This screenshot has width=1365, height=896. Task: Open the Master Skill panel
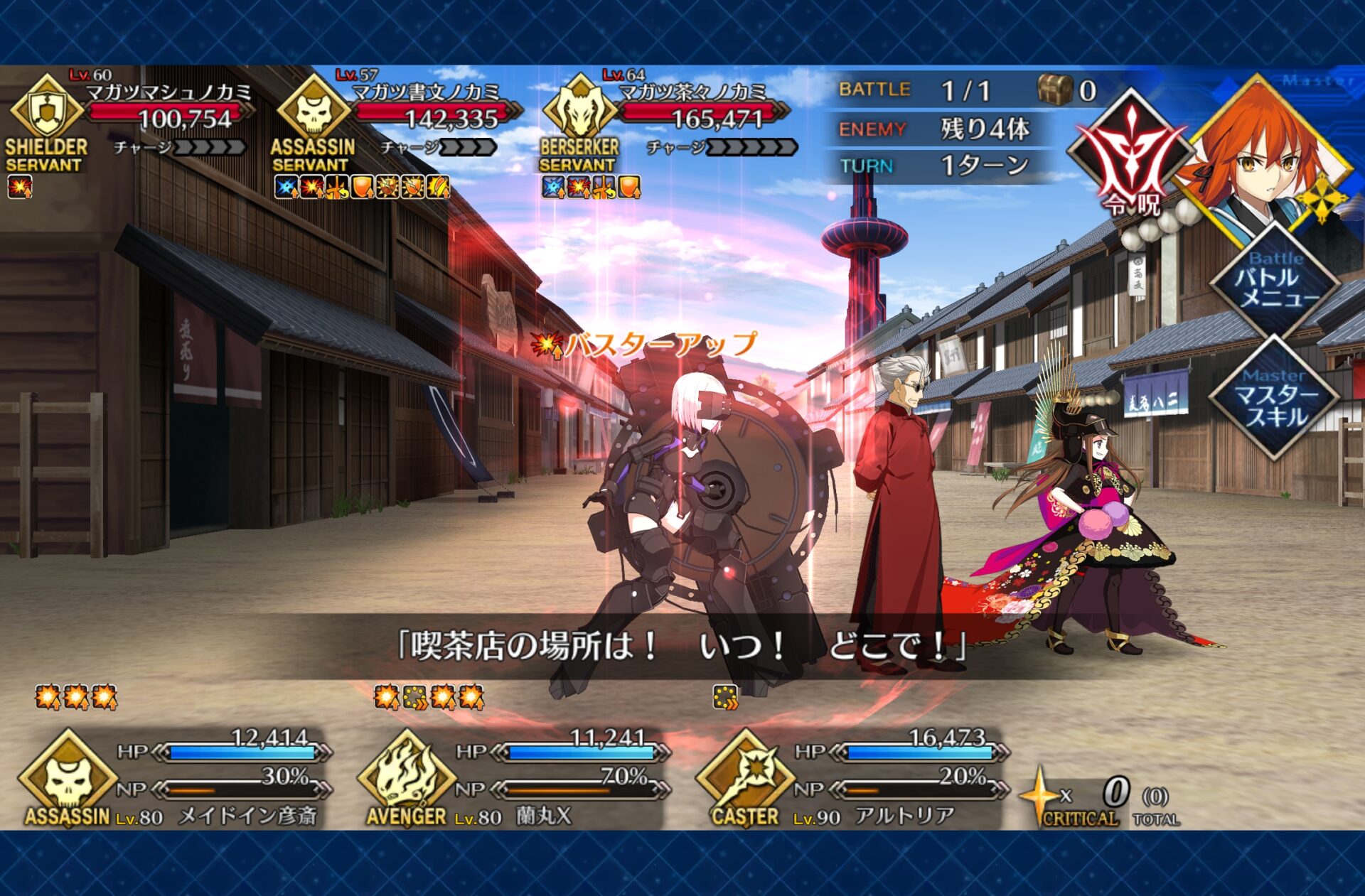click(x=1275, y=401)
